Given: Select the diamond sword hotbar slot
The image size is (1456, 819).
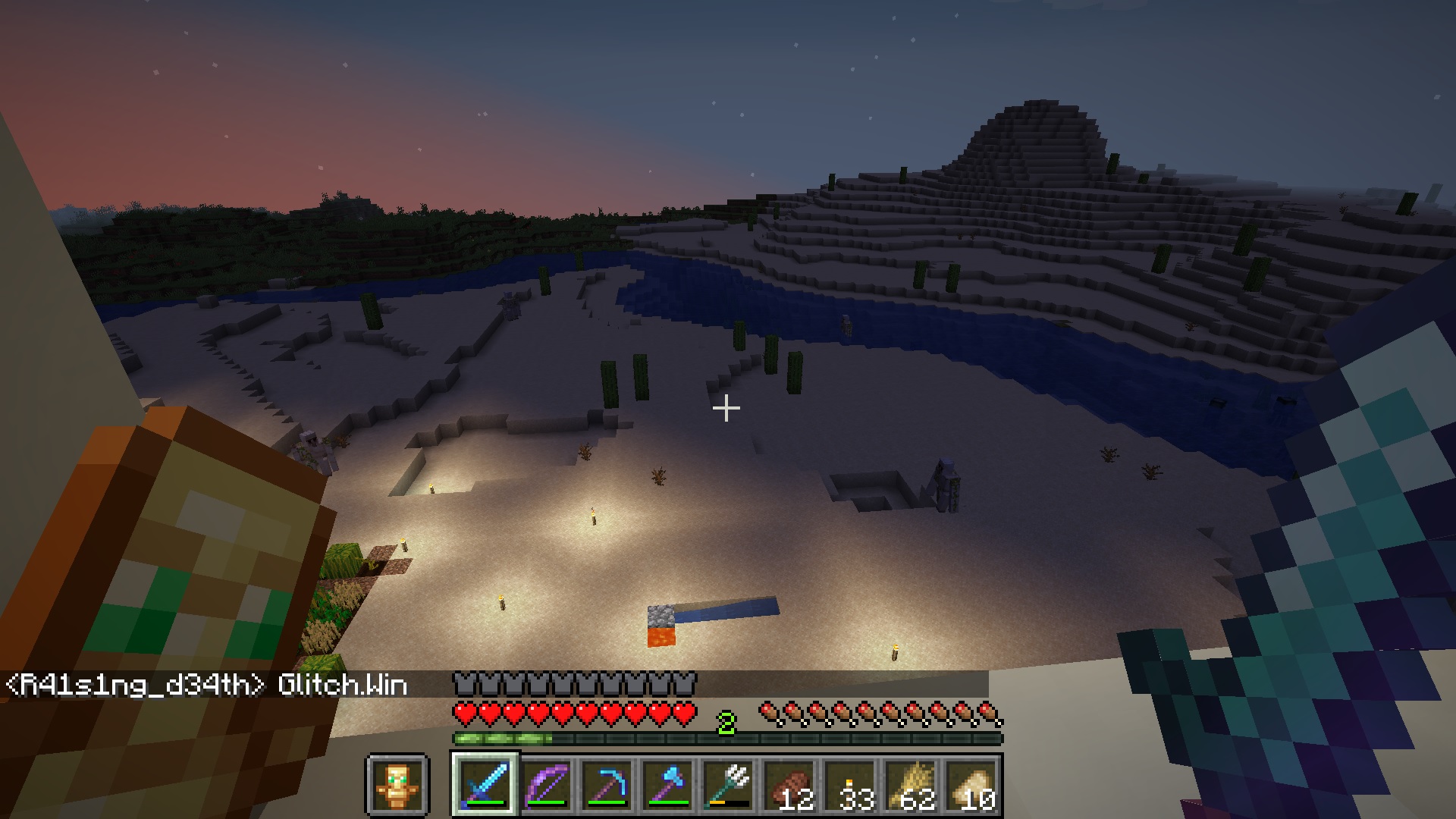Looking at the screenshot, I should [x=485, y=785].
